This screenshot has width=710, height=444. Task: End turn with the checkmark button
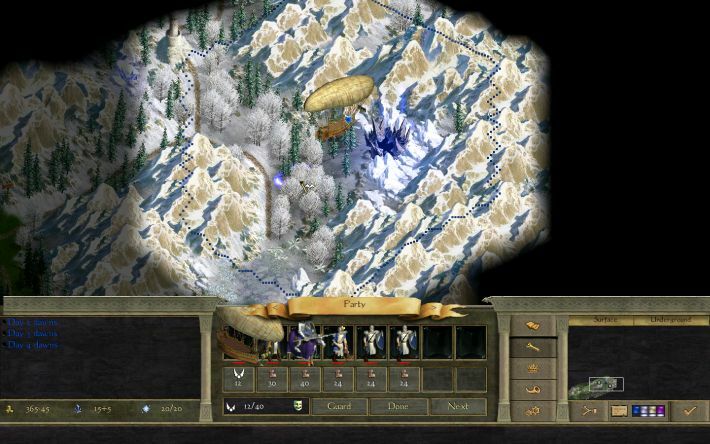click(688, 410)
